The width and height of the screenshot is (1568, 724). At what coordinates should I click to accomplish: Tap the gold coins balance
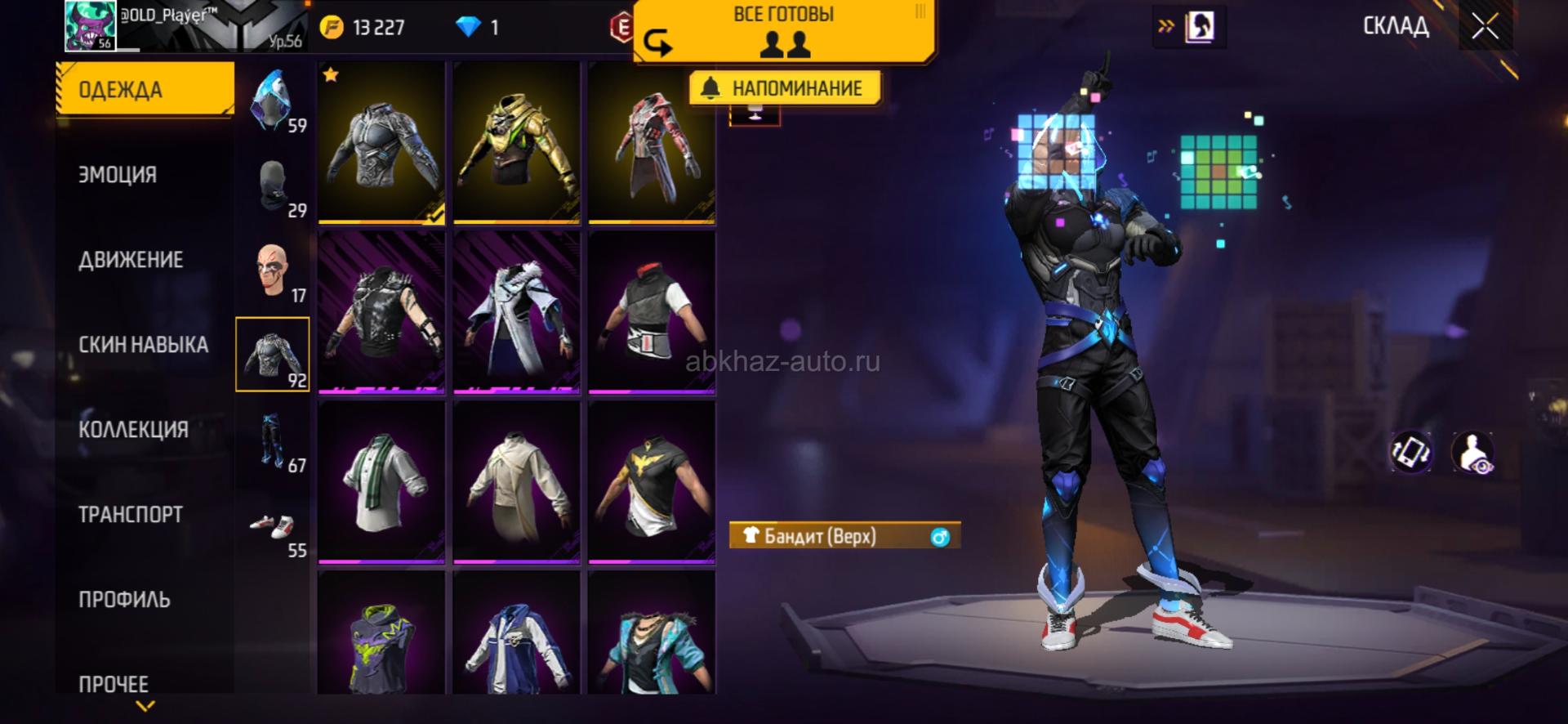coord(363,28)
